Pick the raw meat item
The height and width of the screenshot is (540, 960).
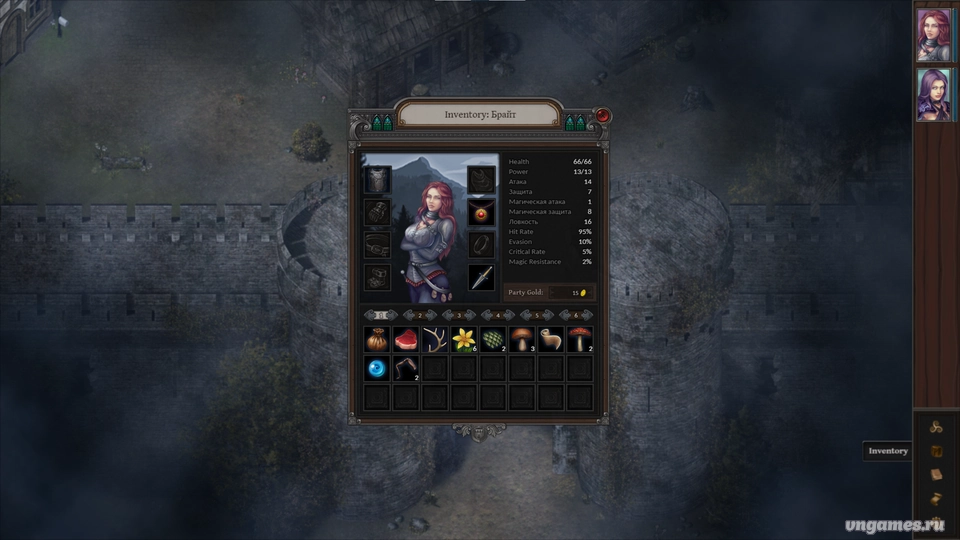click(x=406, y=340)
